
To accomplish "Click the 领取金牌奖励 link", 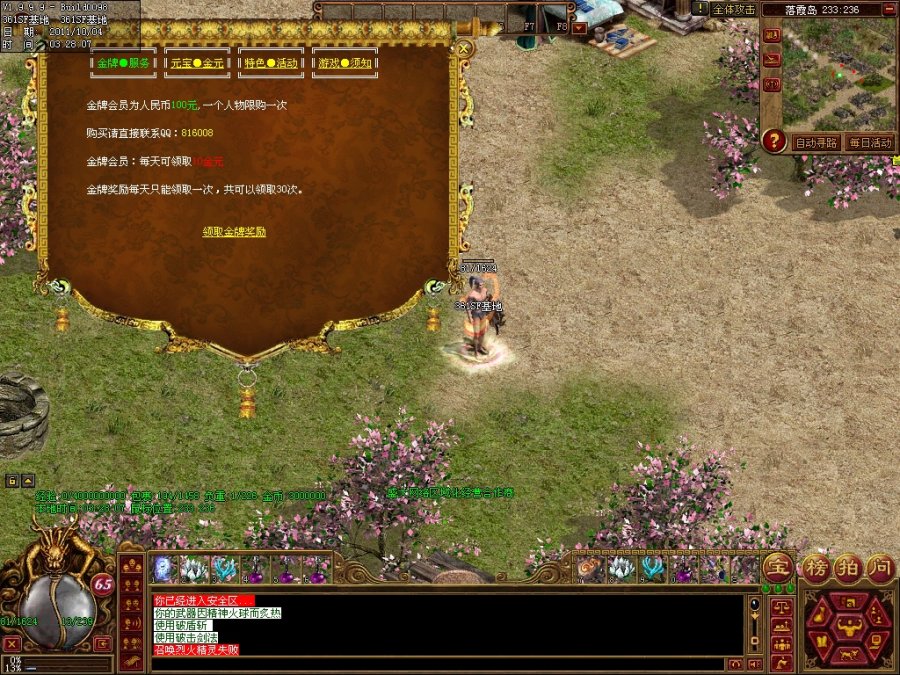I will click(234, 231).
